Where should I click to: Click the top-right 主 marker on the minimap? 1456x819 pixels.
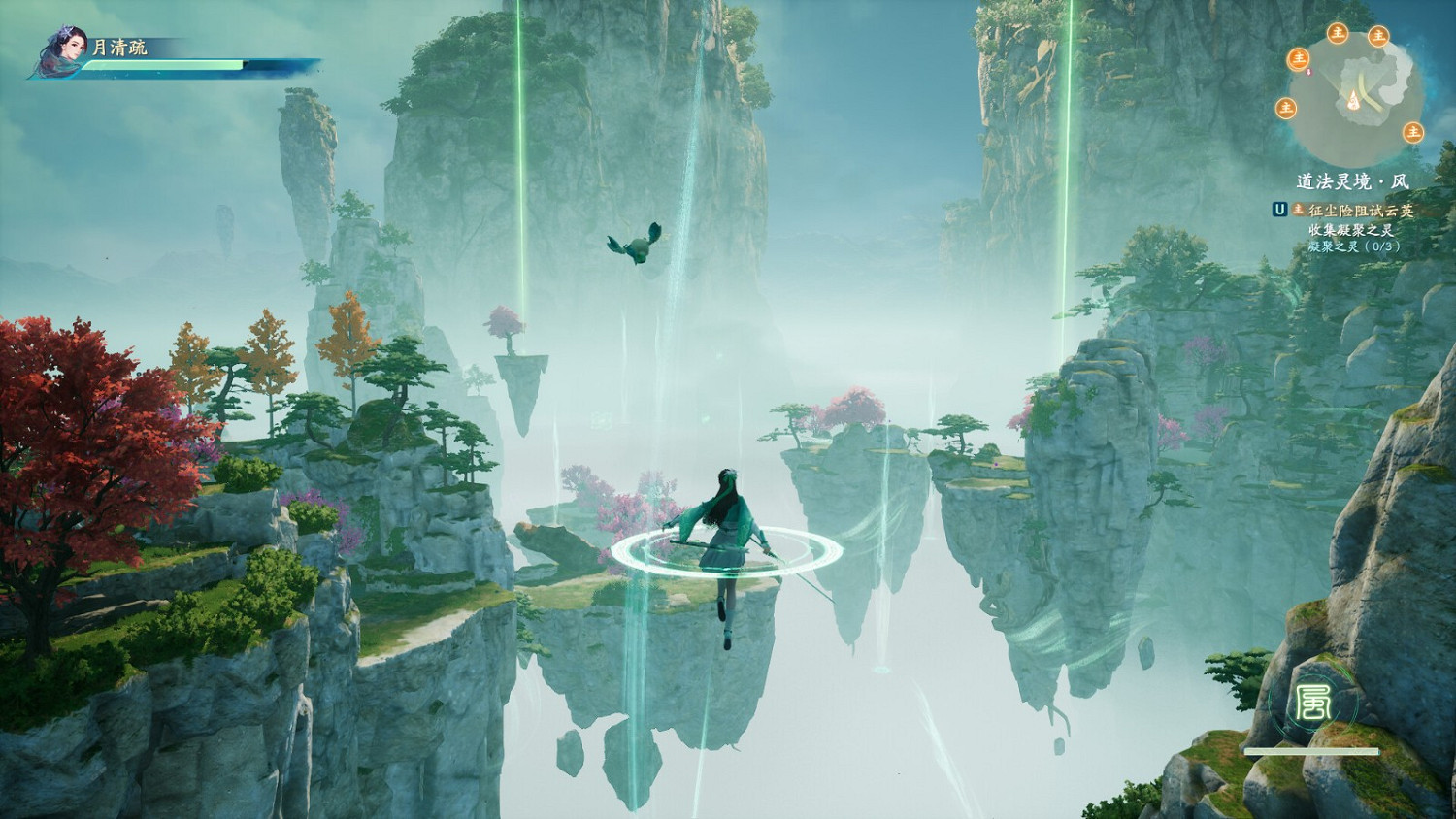pyautogui.click(x=1376, y=37)
